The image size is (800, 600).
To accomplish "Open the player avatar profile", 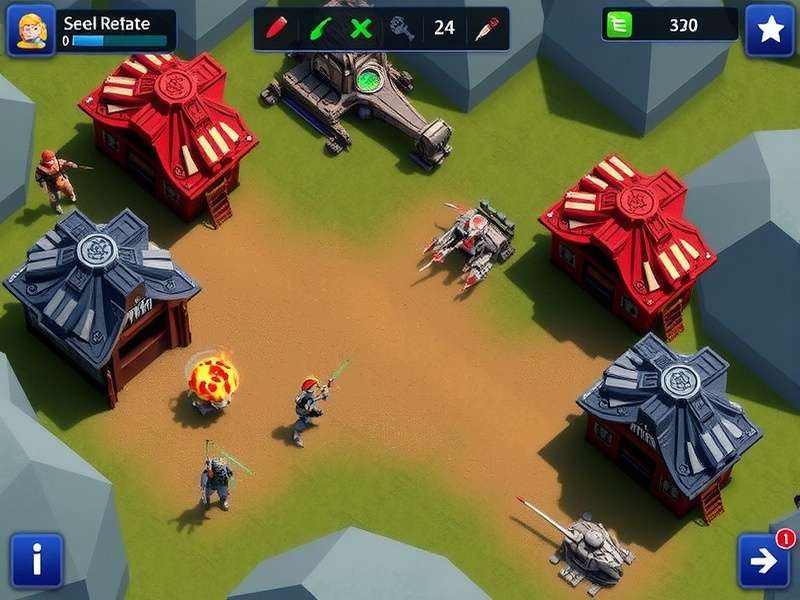I will click(31, 31).
